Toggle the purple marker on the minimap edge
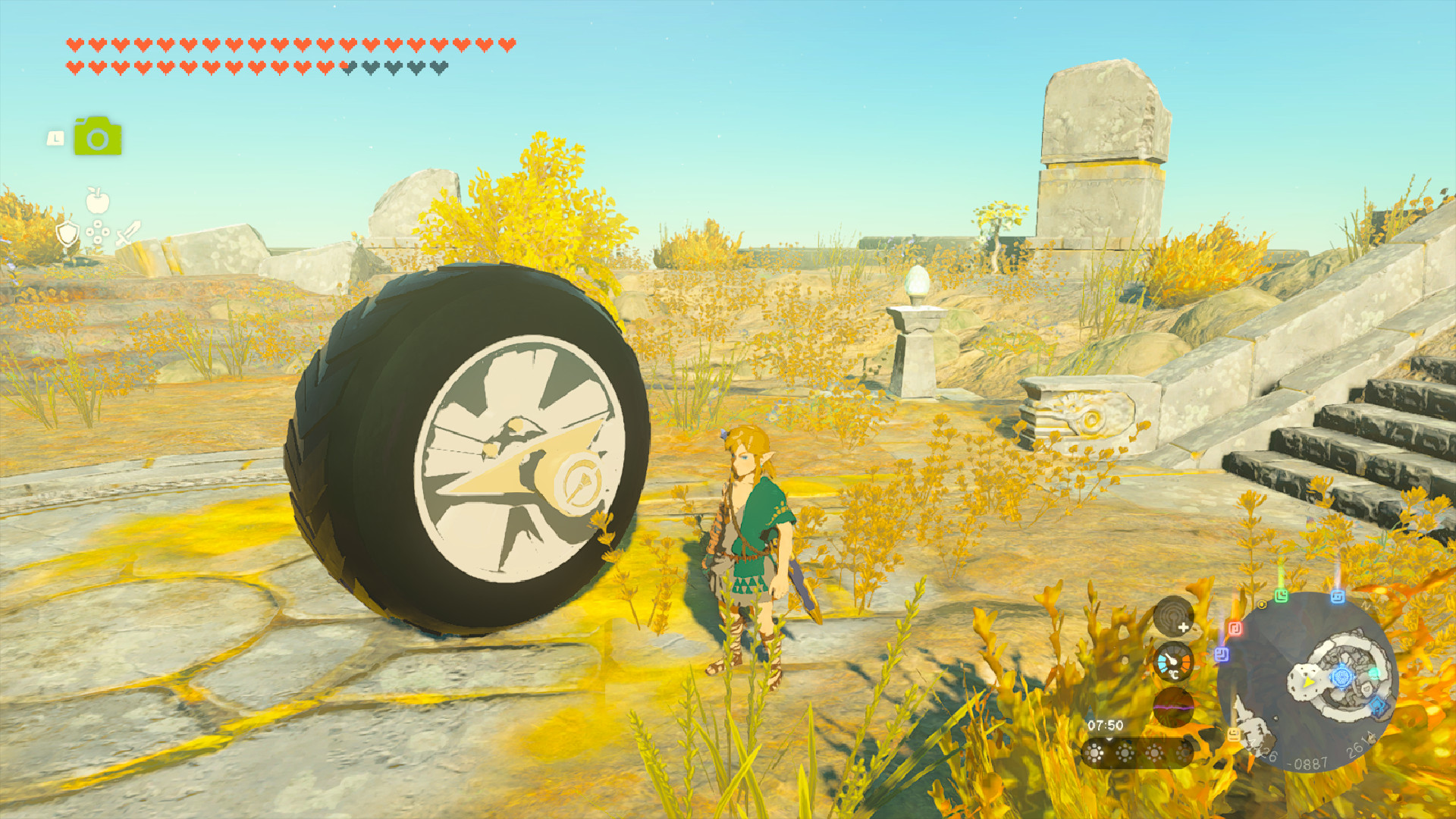1456x819 pixels. 1222,654
